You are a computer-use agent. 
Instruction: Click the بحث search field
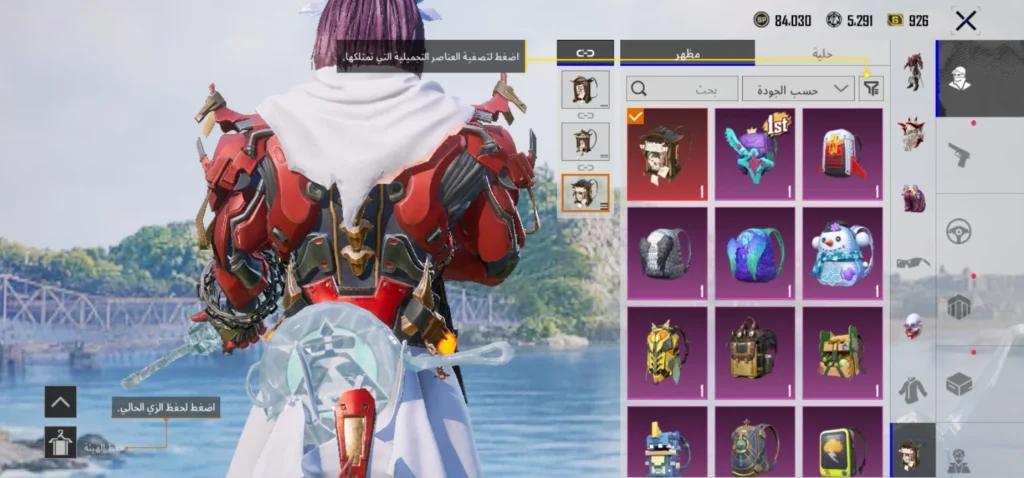pyautogui.click(x=683, y=89)
